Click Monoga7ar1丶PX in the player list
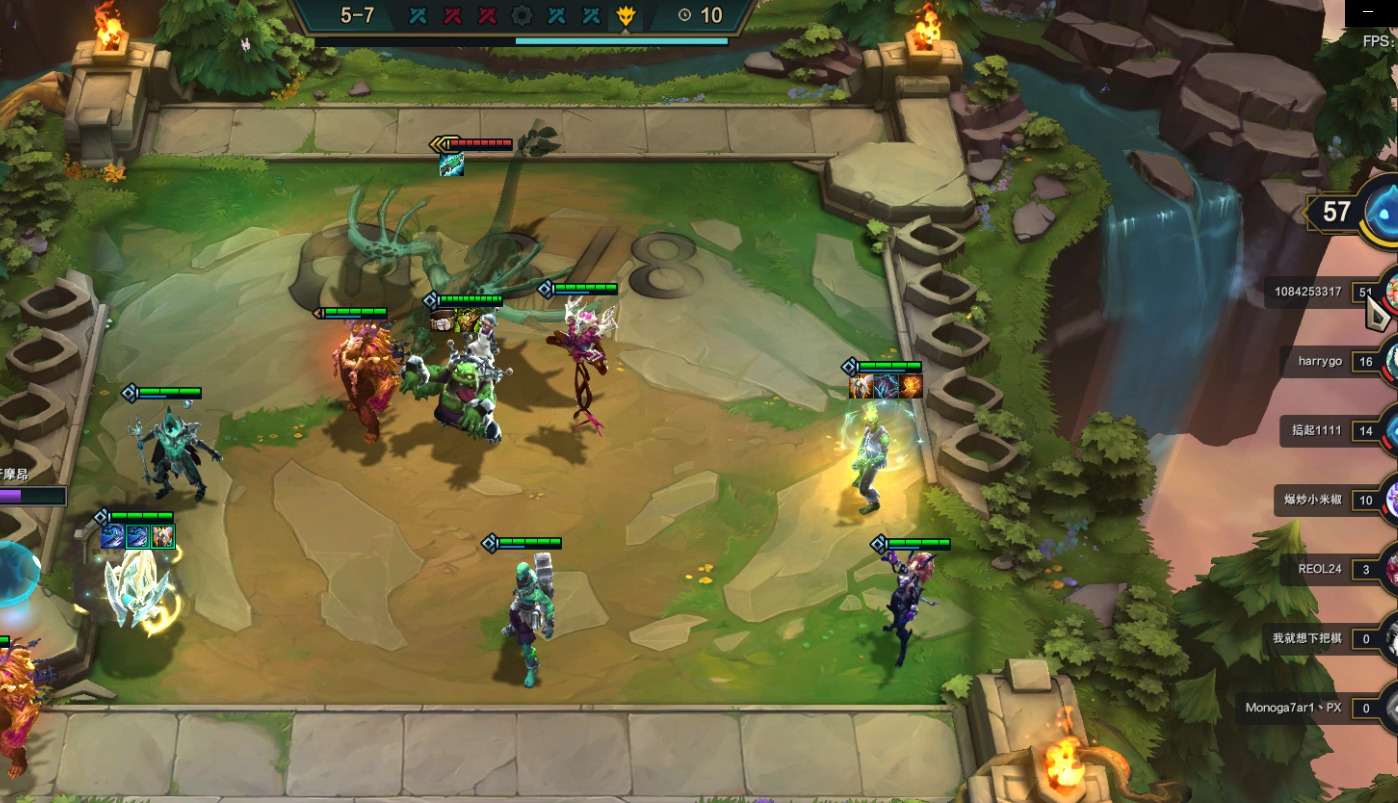Image resolution: width=1398 pixels, height=803 pixels. [1293, 707]
